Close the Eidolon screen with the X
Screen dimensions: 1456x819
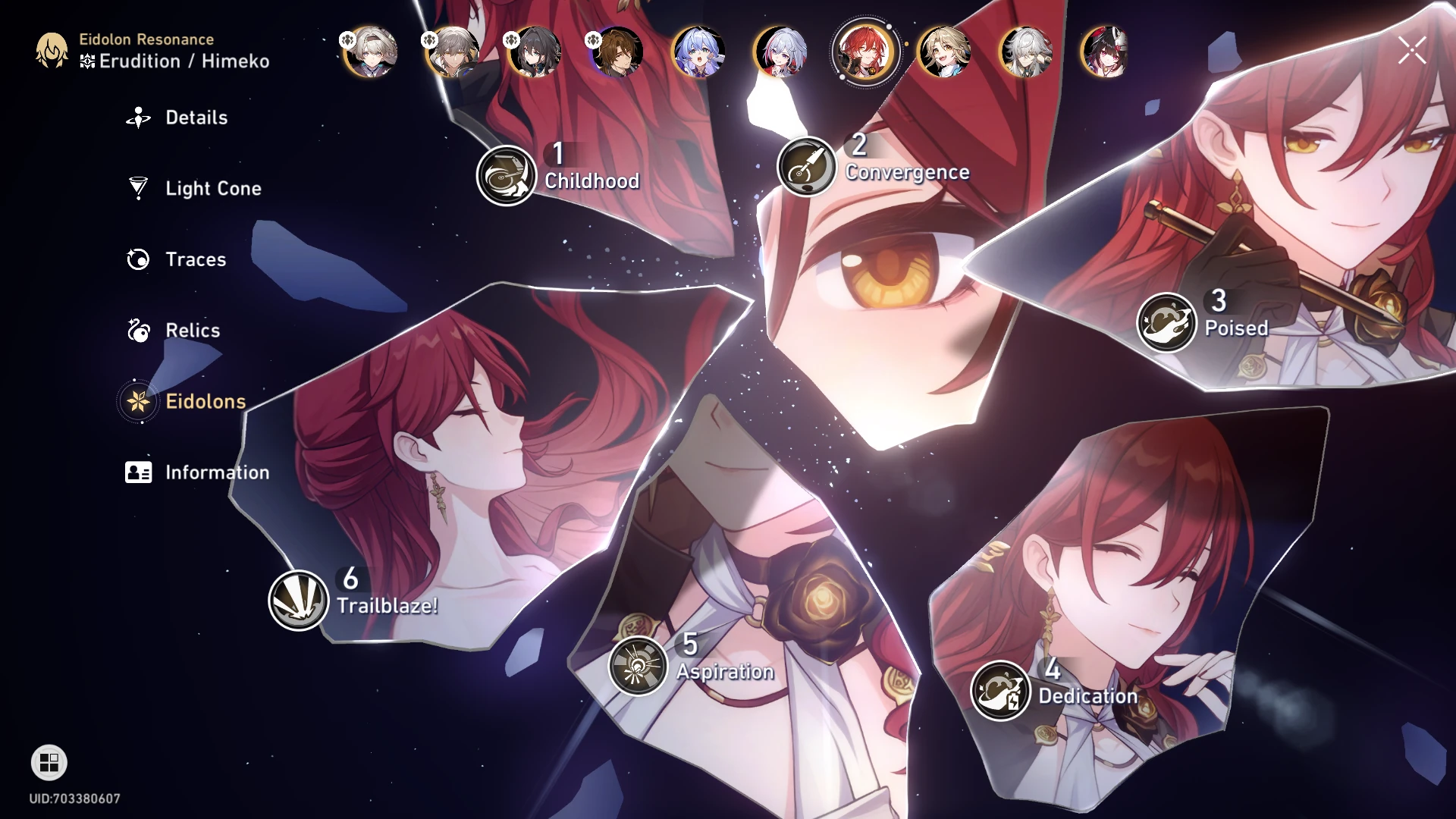point(1411,50)
